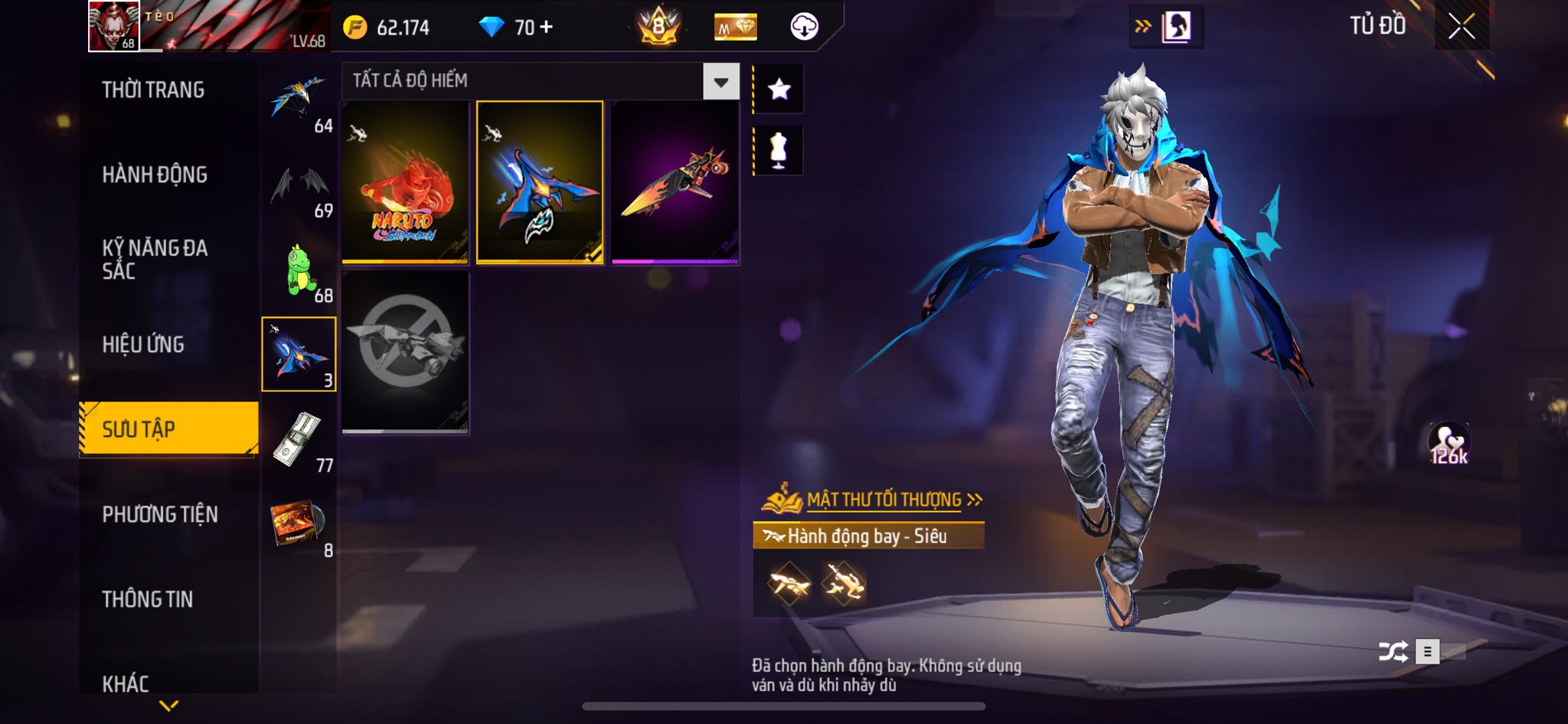Screen dimensions: 1568x724
Task: Select the Kỹ Năng Đa Sắc tab
Action: pos(155,259)
